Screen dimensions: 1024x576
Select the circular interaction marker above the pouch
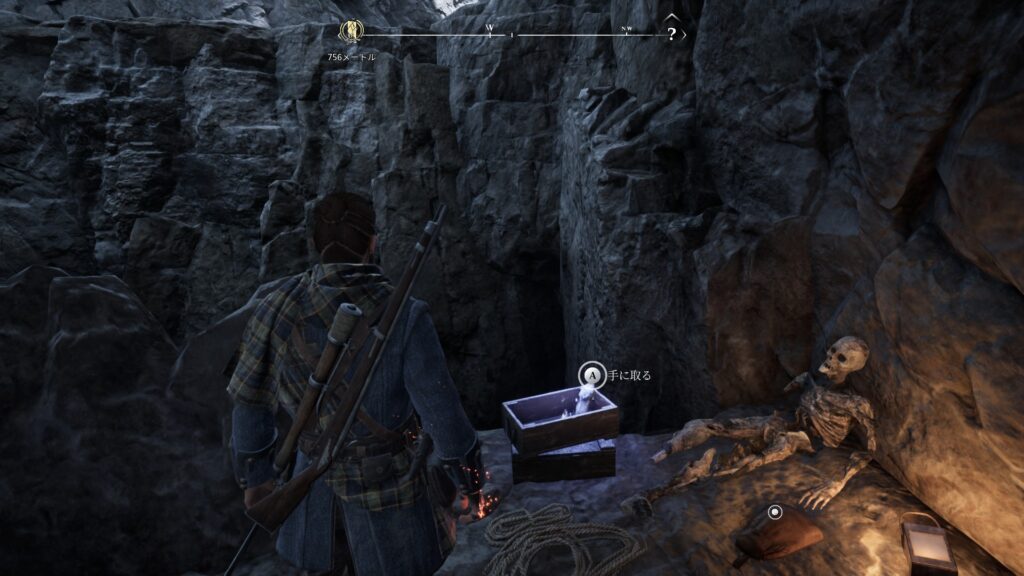(774, 512)
